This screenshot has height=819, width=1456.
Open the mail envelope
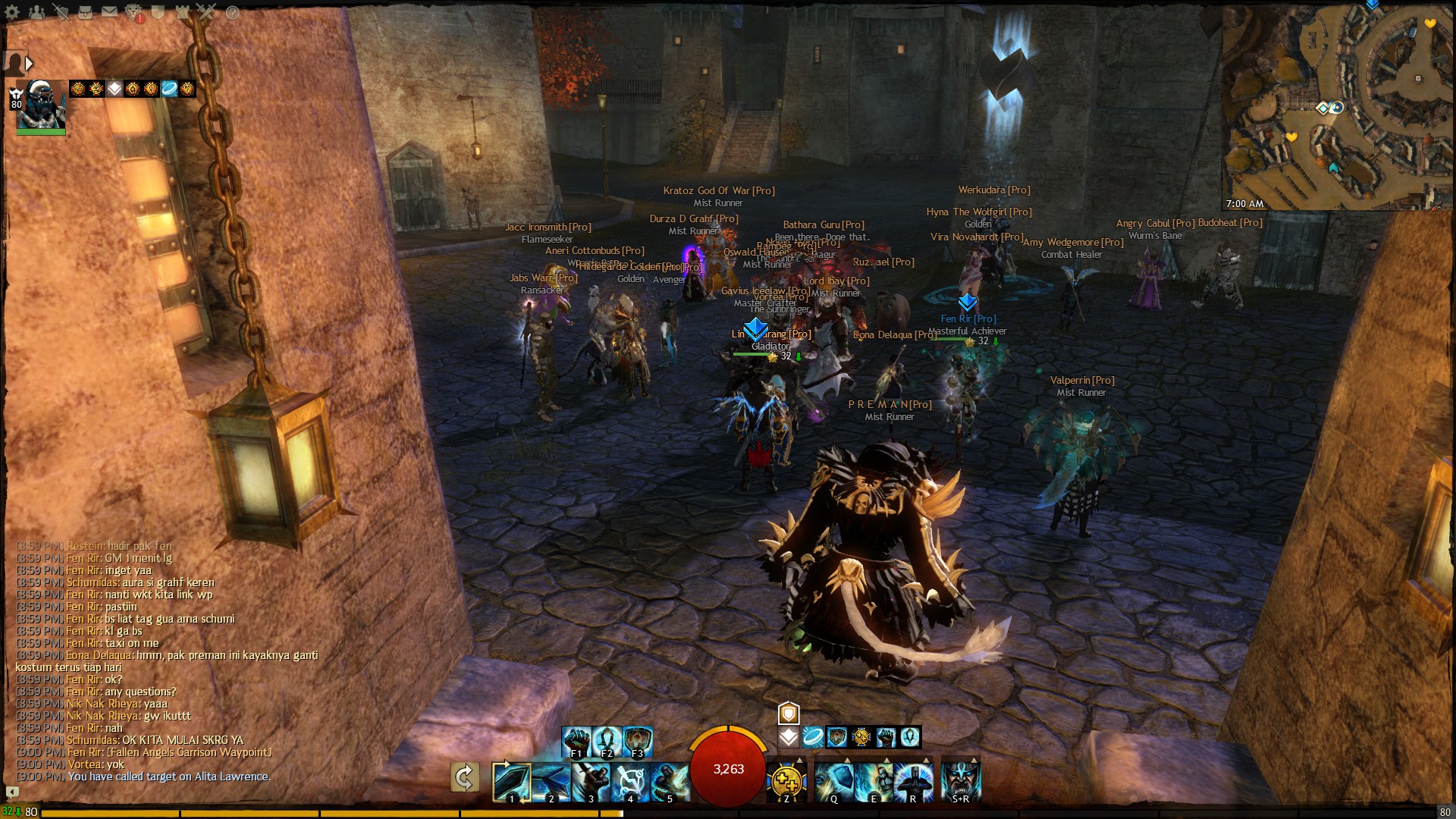pos(109,12)
